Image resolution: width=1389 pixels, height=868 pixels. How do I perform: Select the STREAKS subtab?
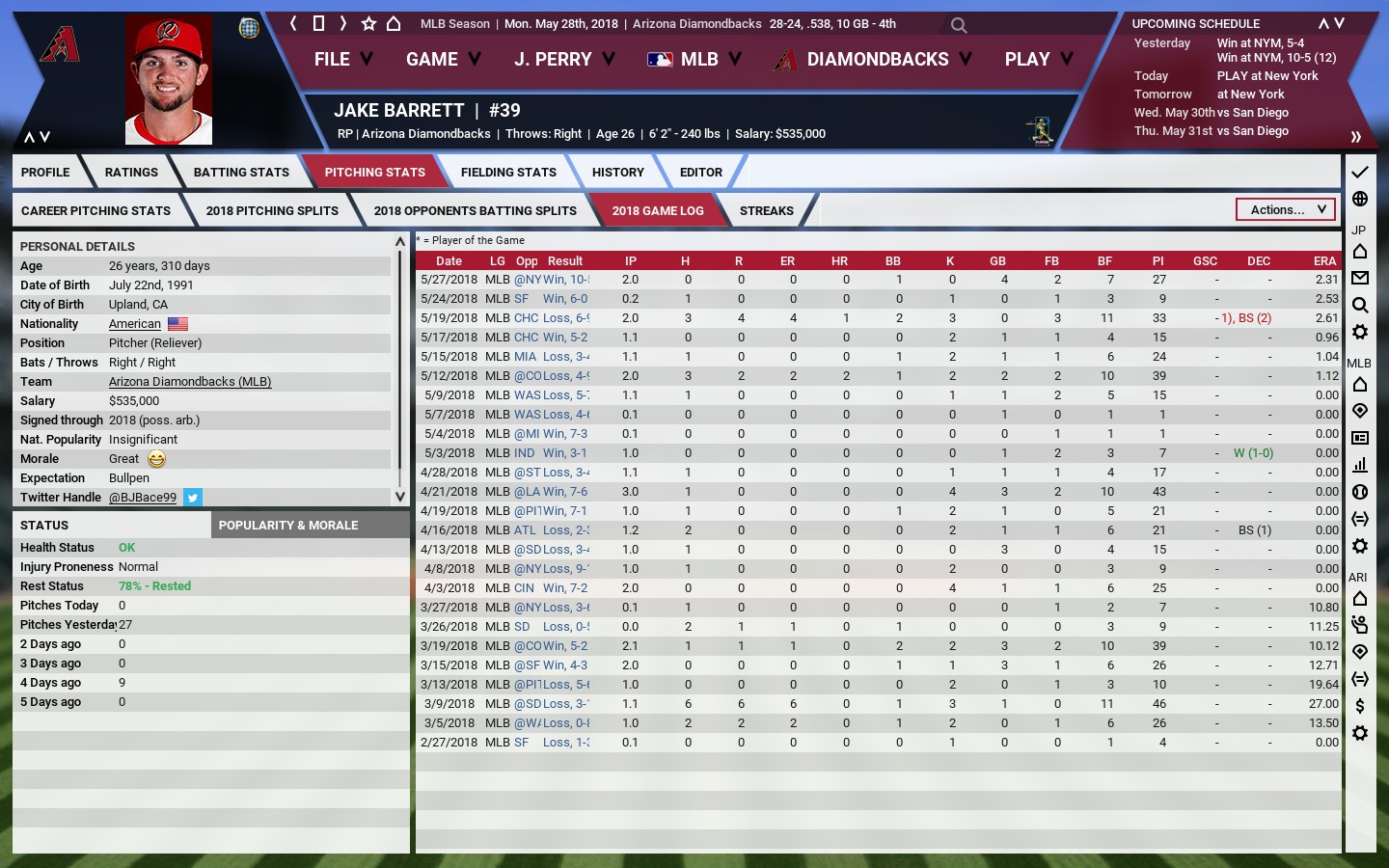pyautogui.click(x=766, y=211)
